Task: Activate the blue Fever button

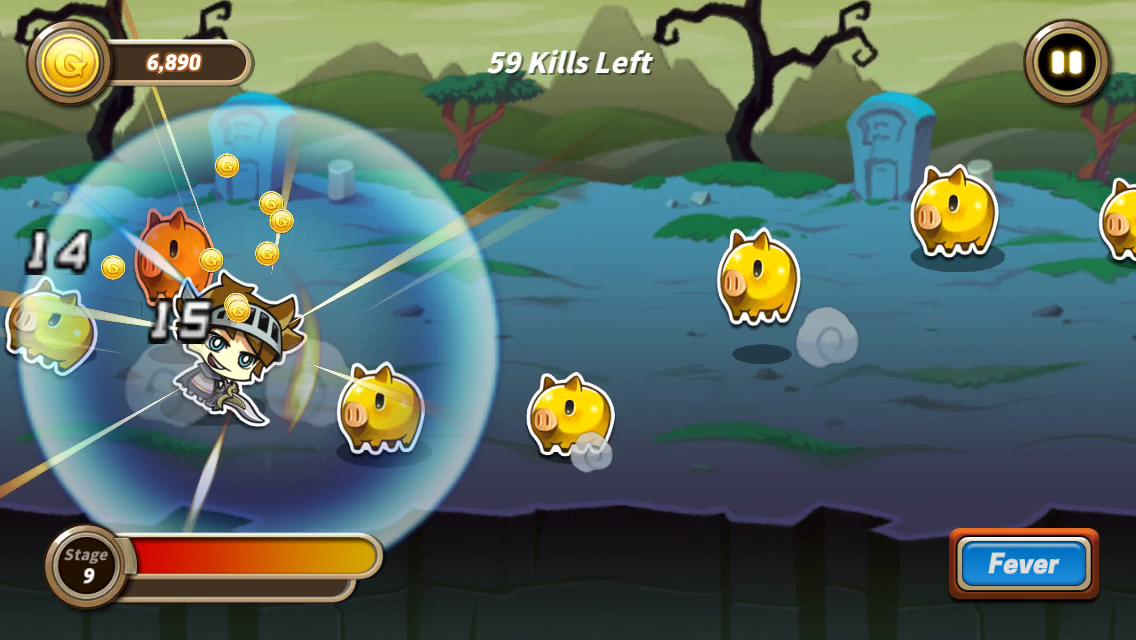Action: [x=1023, y=564]
